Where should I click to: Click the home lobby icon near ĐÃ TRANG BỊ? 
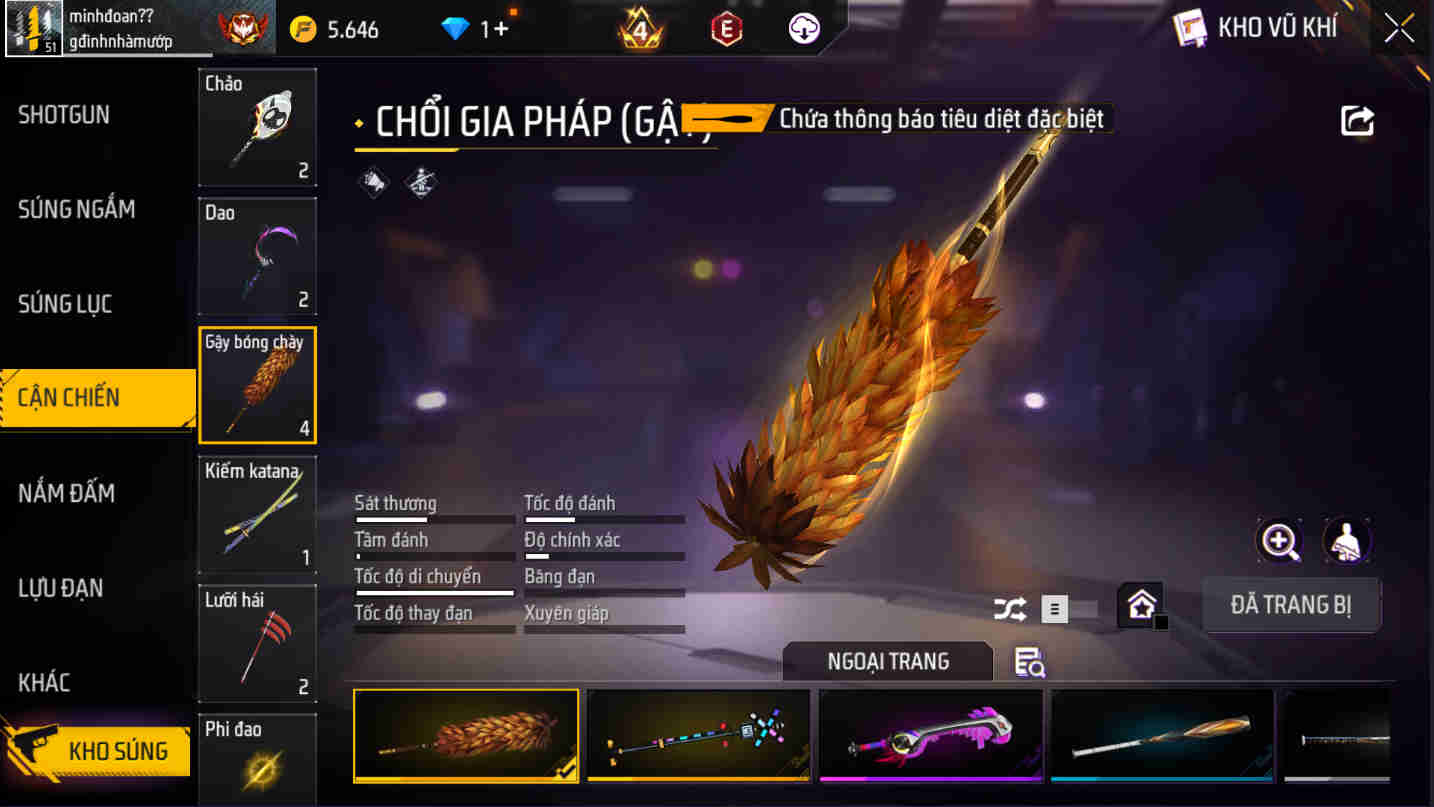pos(1140,604)
